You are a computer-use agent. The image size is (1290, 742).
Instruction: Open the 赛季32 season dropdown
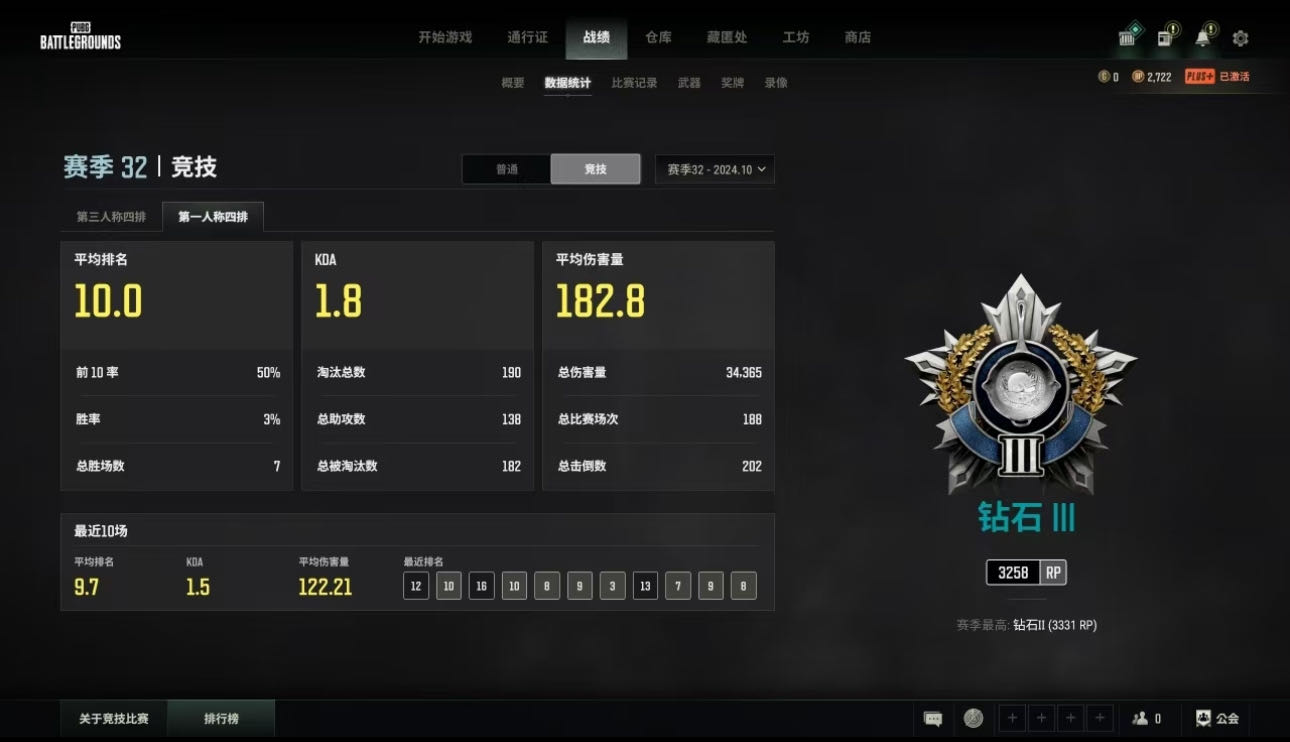coord(714,169)
